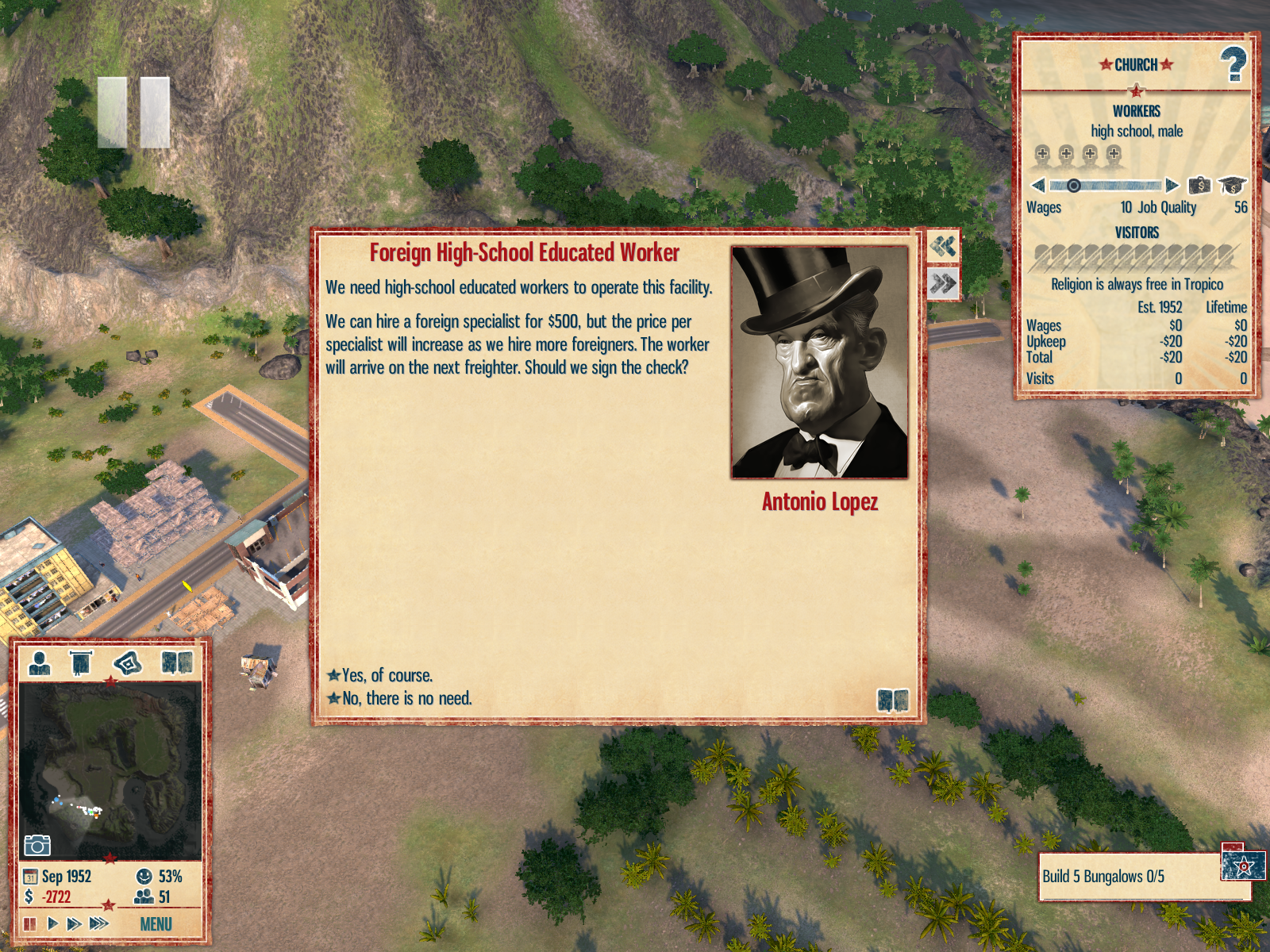
Task: Advance to next message with double-right arrow
Action: pos(943,283)
